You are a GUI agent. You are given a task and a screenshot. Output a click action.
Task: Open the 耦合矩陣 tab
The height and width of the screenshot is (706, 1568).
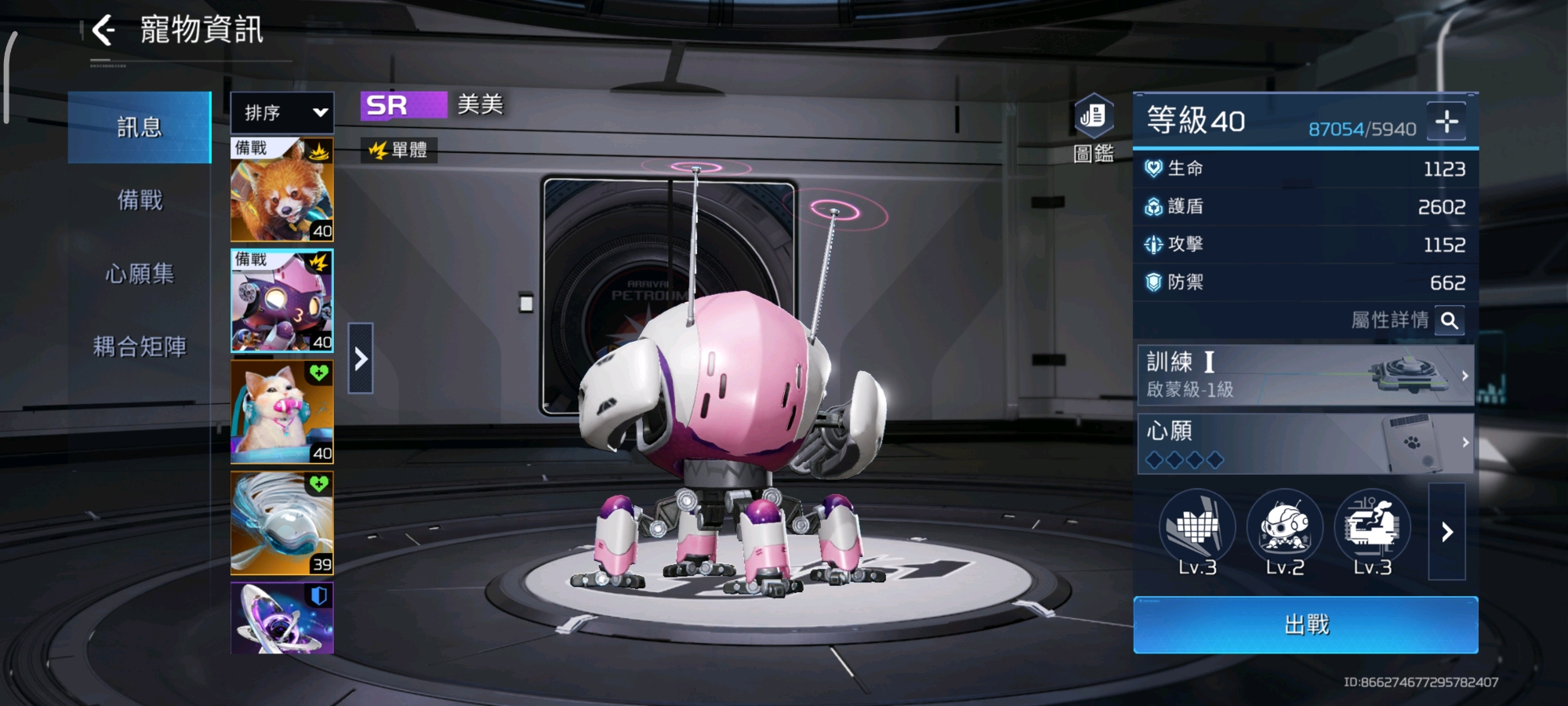coord(140,346)
